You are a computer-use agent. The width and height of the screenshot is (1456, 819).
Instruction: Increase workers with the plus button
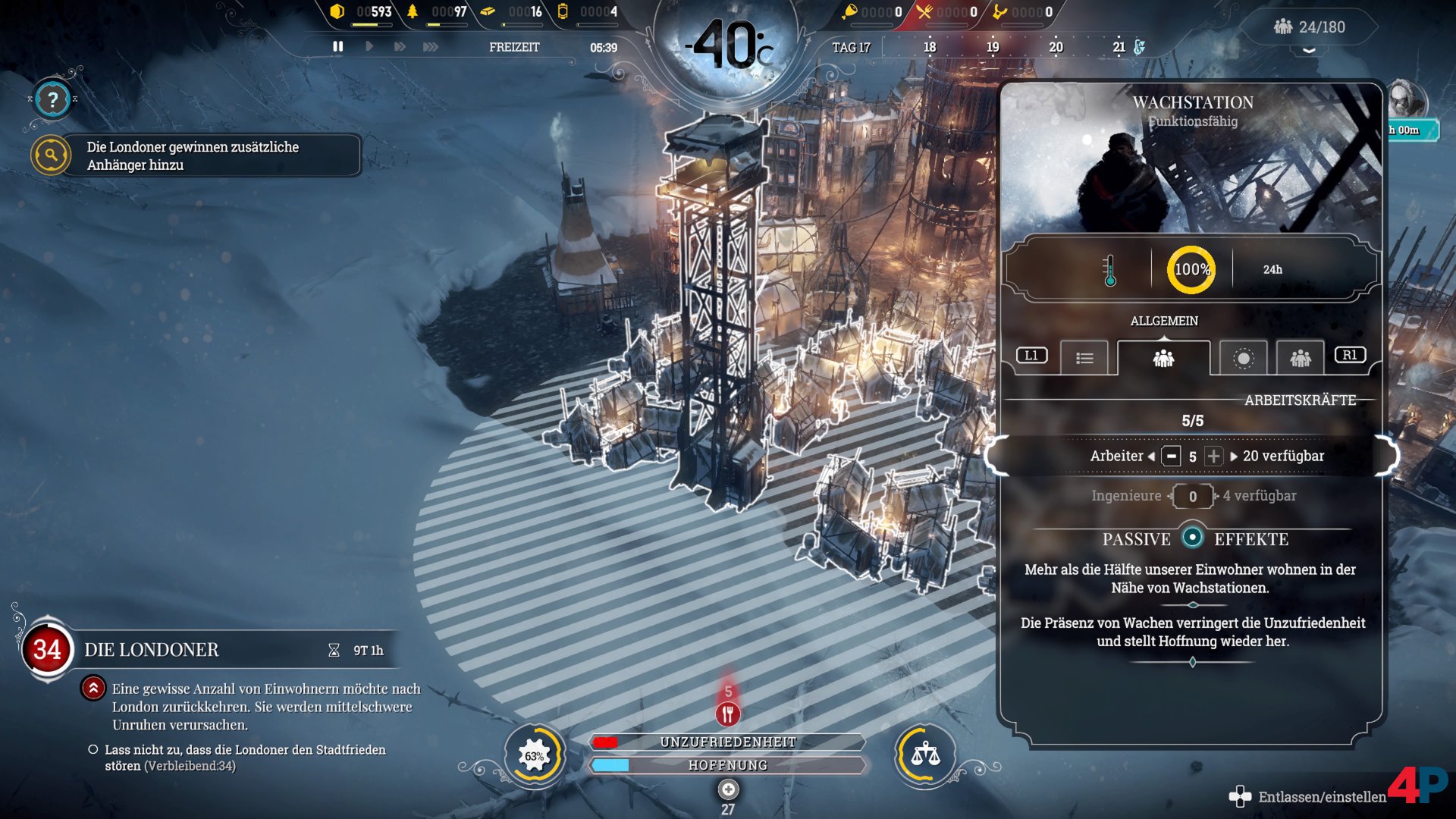pos(1213,456)
